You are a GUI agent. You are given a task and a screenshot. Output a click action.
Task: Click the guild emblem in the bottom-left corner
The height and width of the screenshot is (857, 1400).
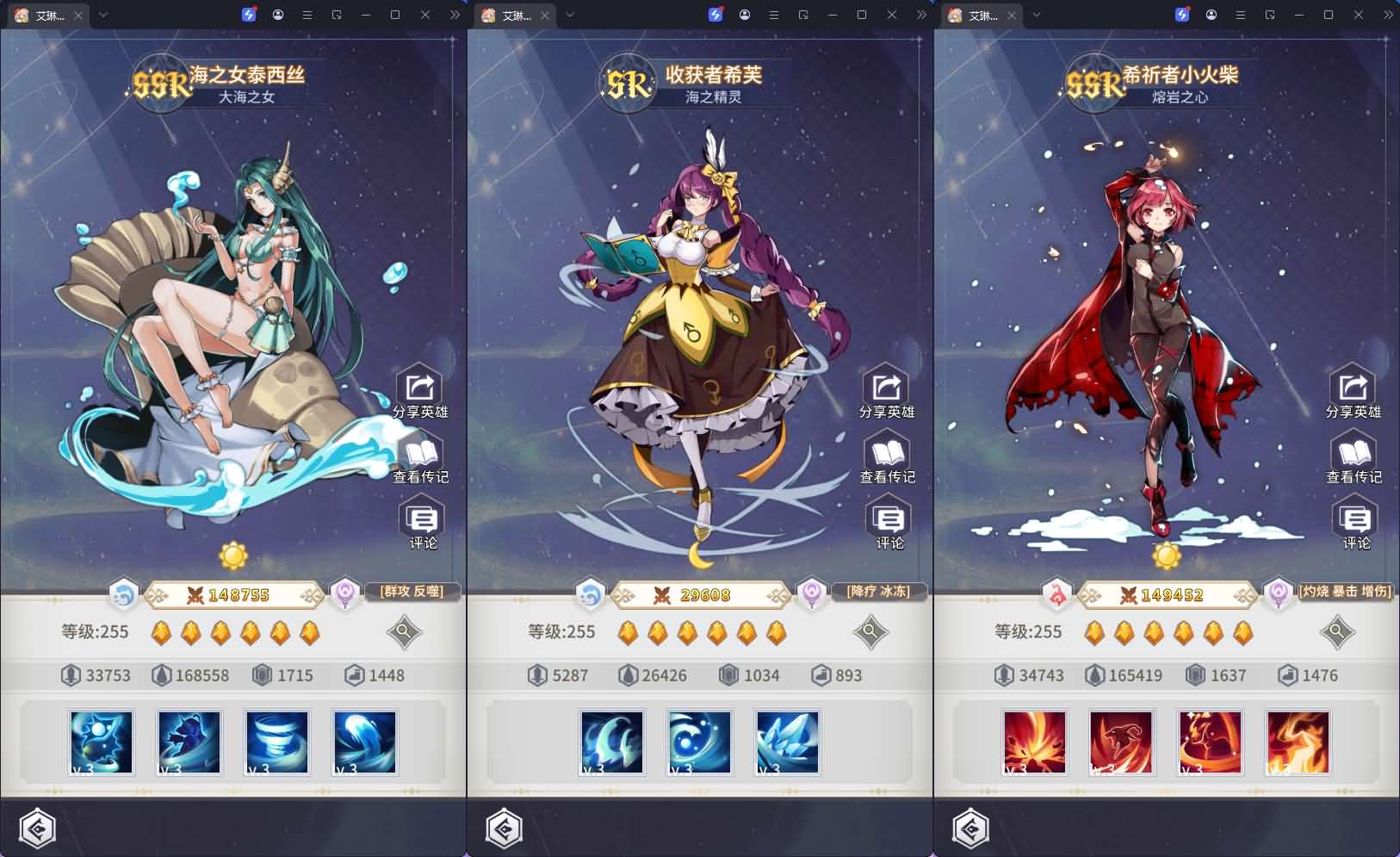[x=36, y=829]
